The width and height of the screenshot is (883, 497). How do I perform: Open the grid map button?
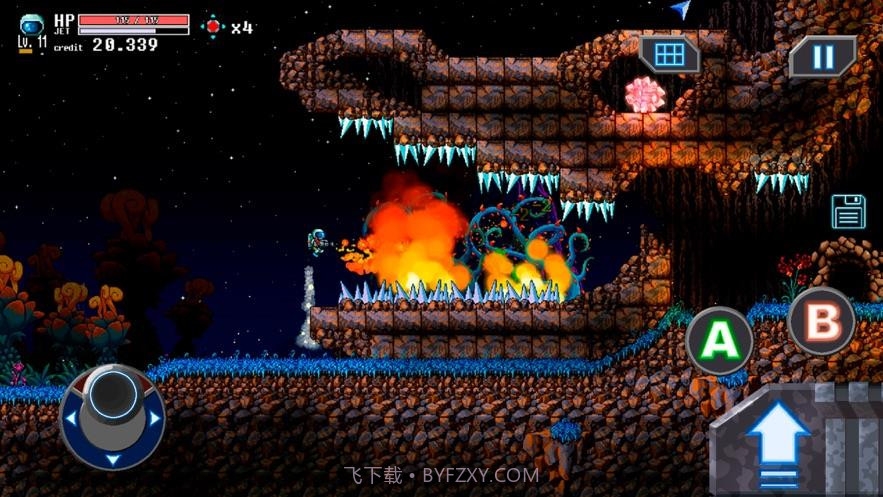(x=669, y=54)
